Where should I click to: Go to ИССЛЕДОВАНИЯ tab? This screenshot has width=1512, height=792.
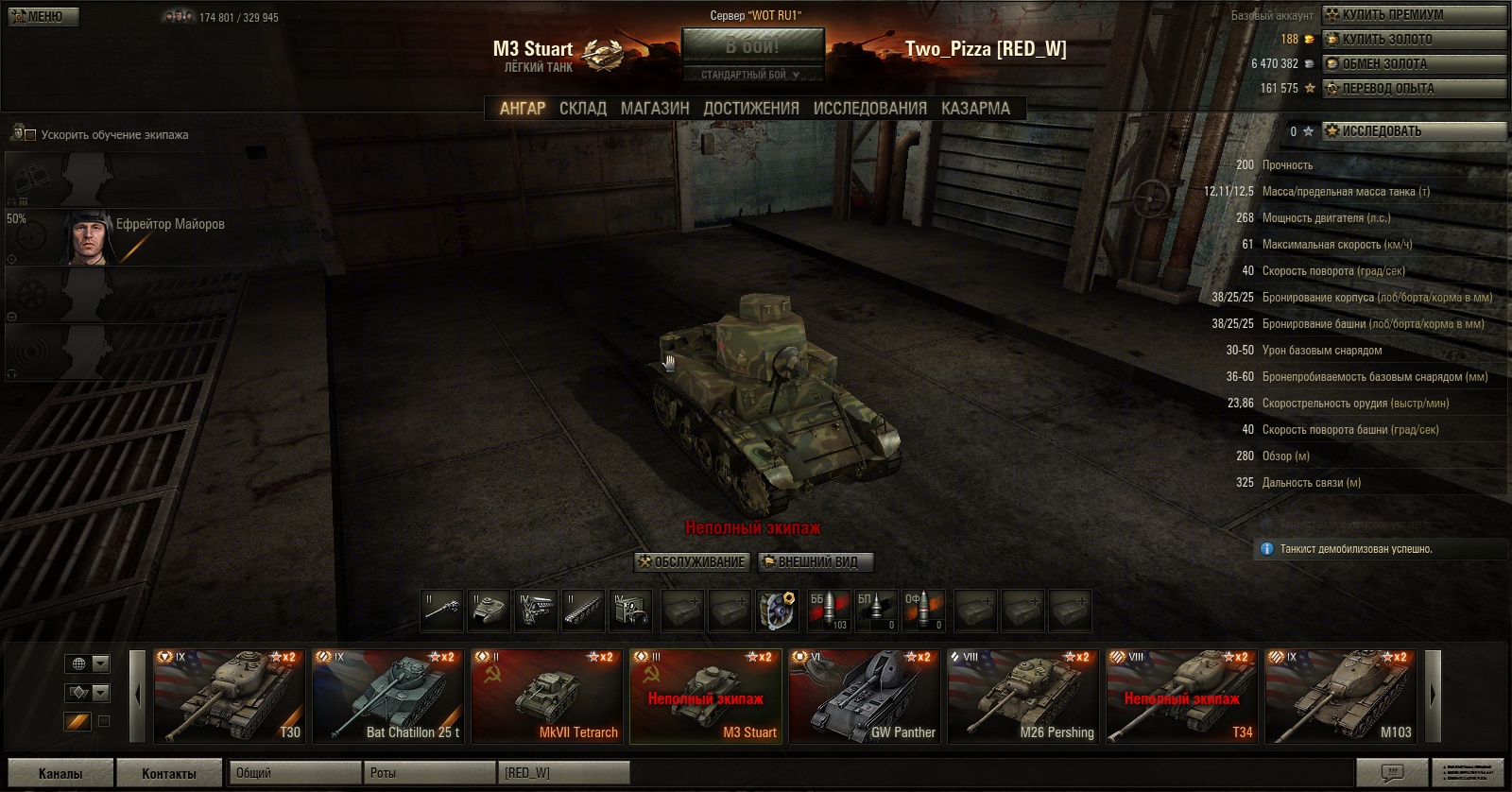coord(869,109)
